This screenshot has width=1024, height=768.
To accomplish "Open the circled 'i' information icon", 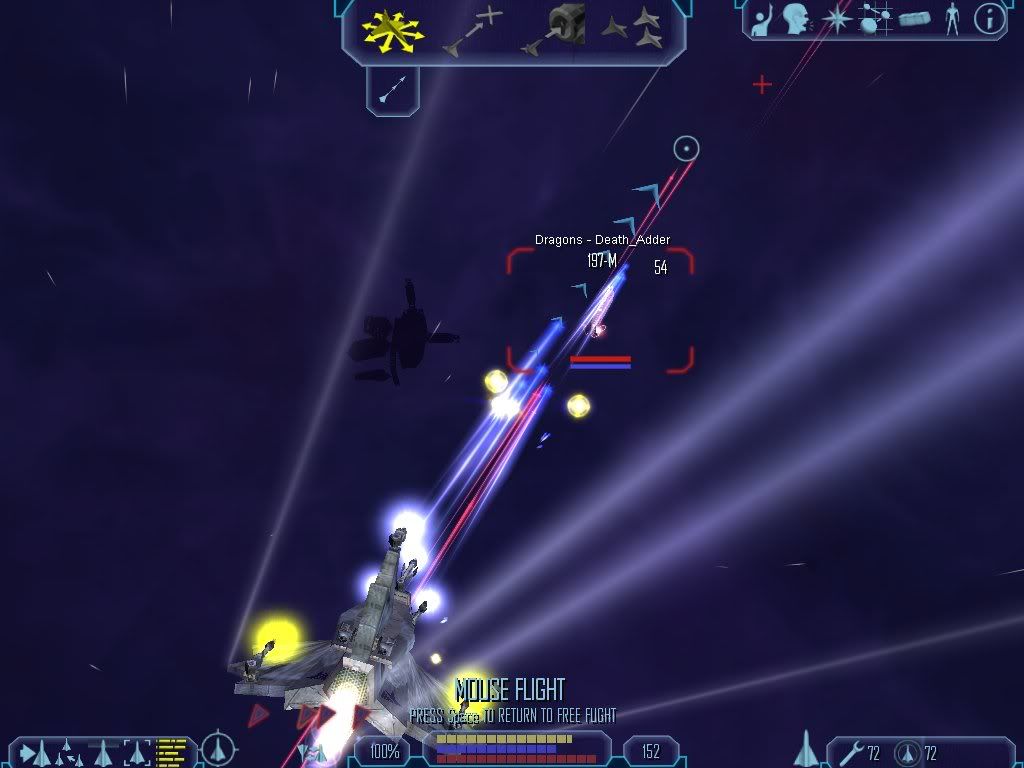I will [989, 18].
